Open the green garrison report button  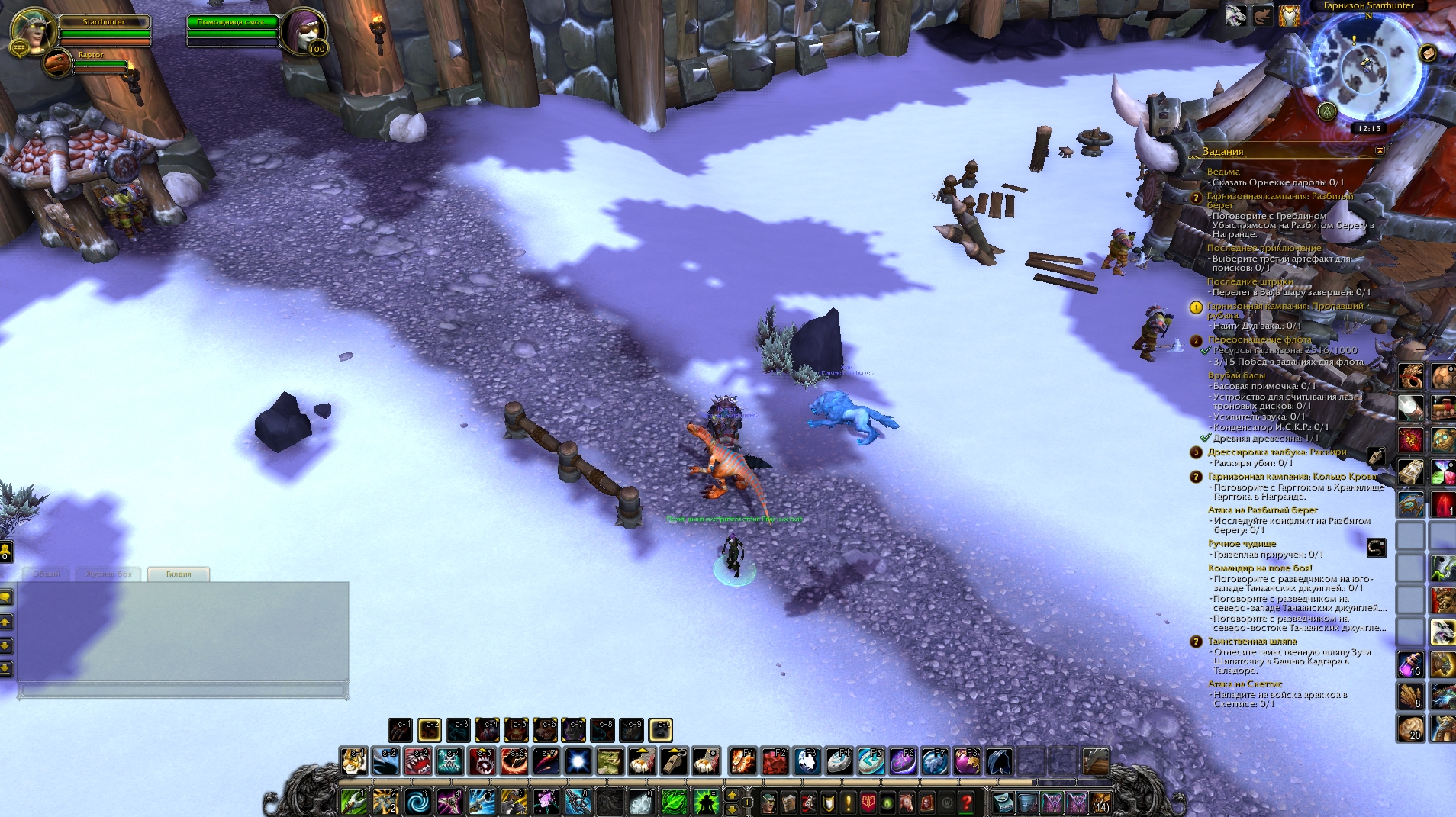coord(1328,111)
